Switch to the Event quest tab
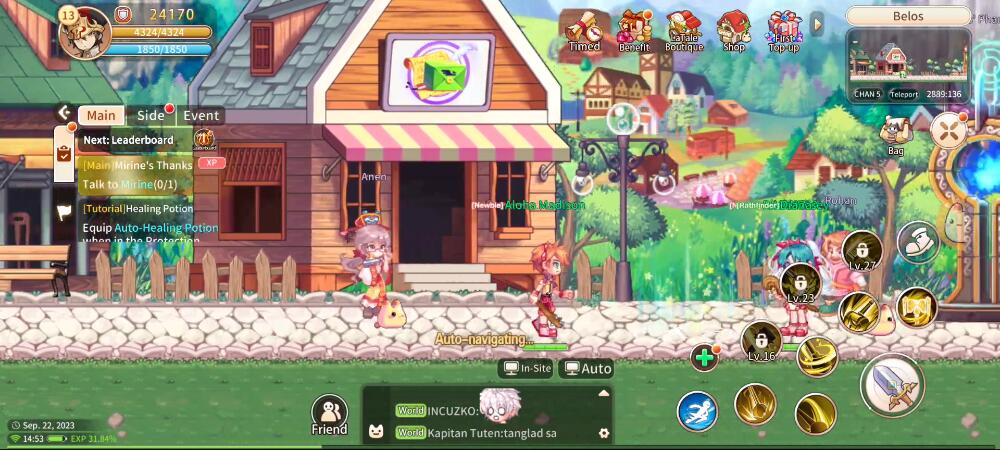The image size is (1000, 450). [x=201, y=115]
